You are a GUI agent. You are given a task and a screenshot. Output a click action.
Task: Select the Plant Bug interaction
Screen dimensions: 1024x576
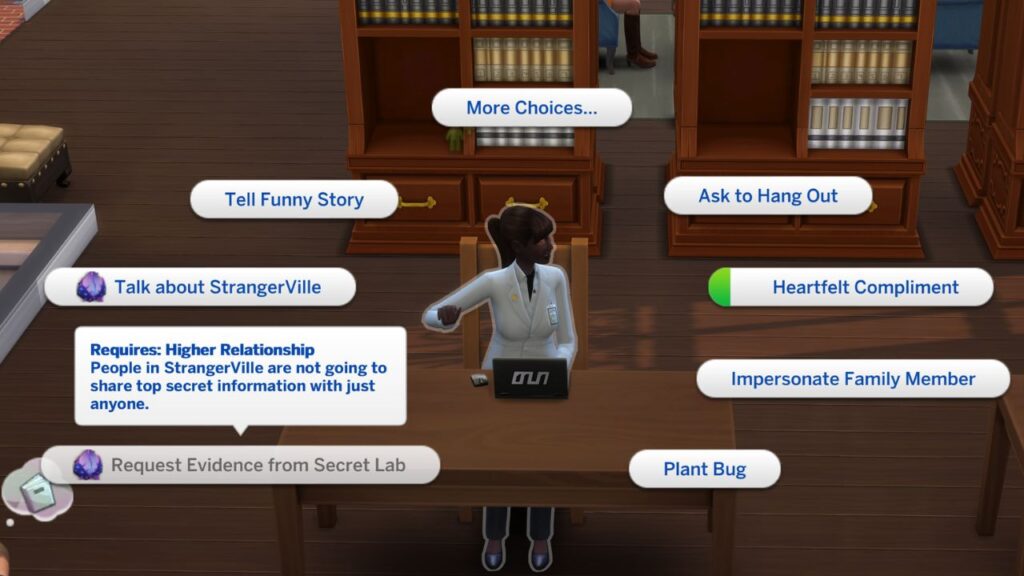click(704, 469)
